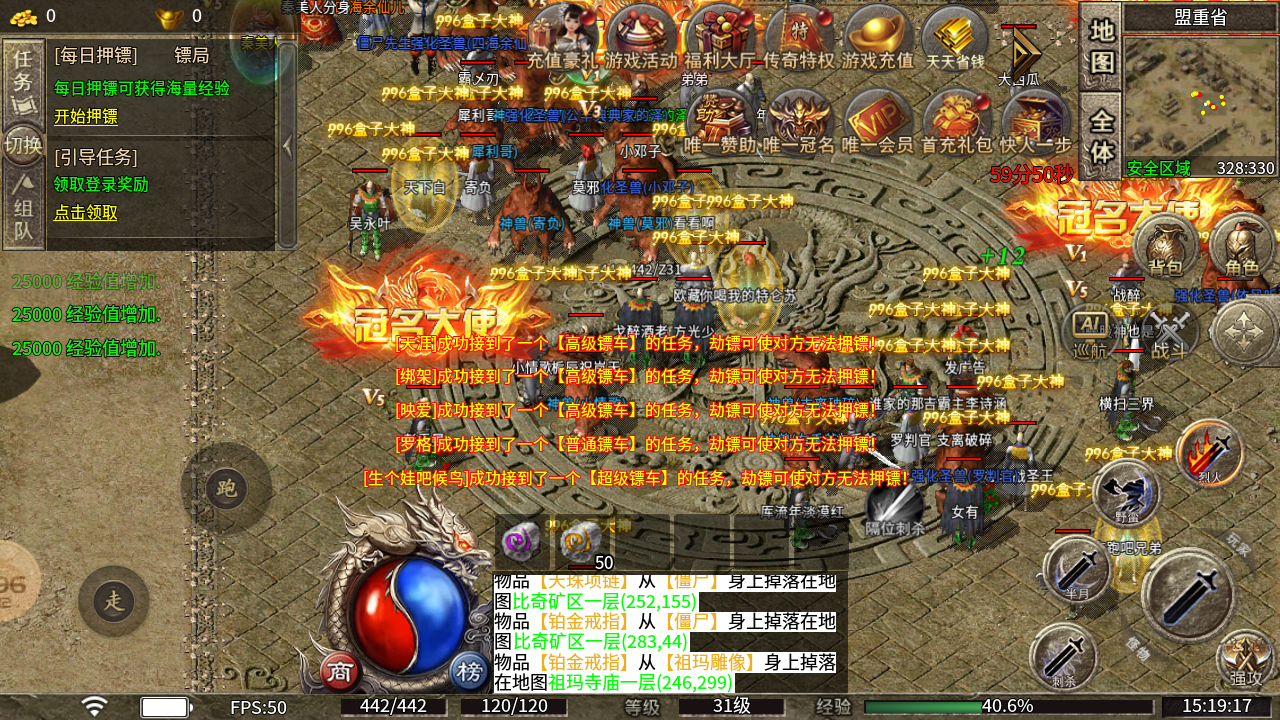Open the 背包 backpack icon
1280x720 pixels.
1165,245
